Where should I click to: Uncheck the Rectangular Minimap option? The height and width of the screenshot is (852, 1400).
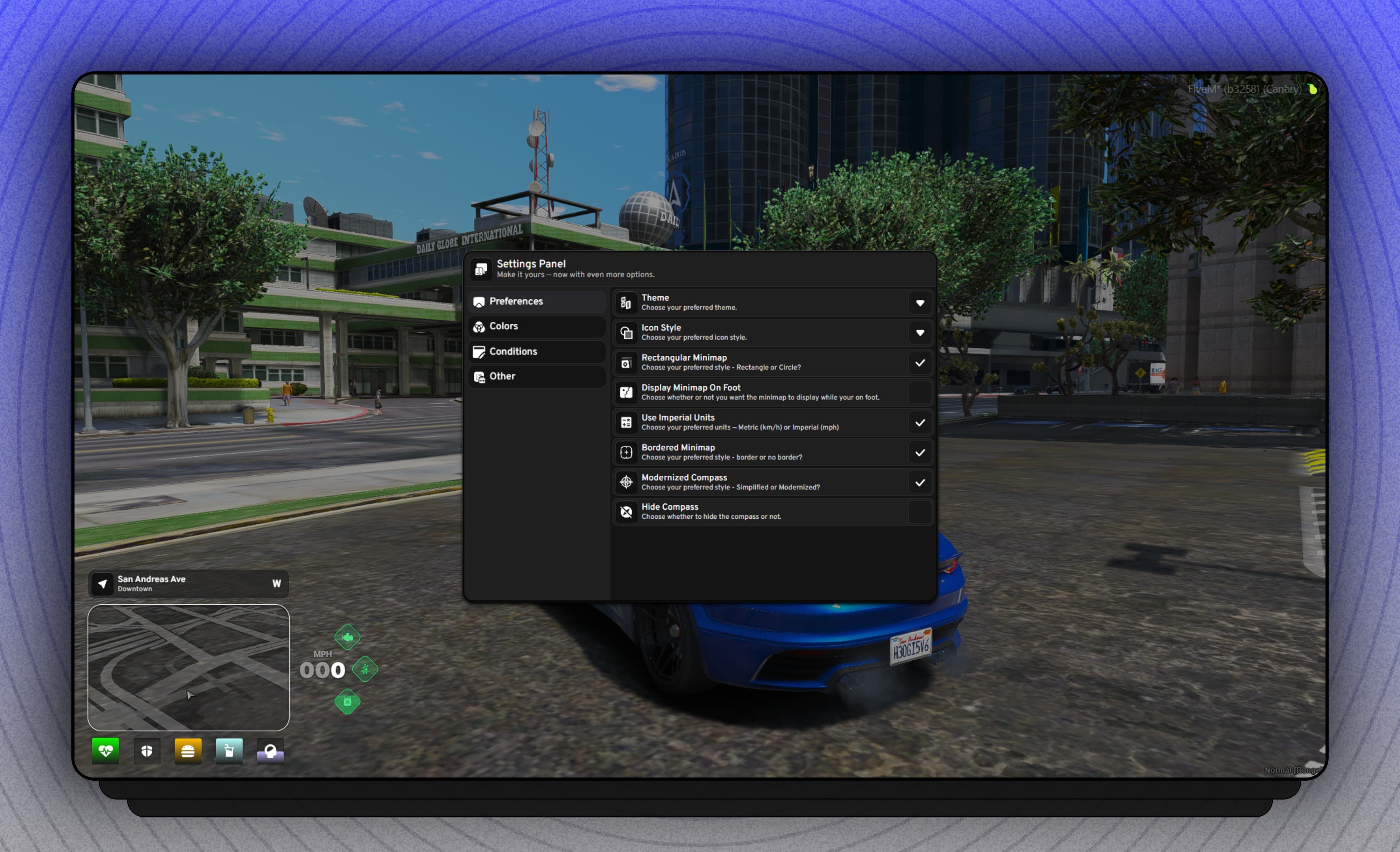(920, 362)
